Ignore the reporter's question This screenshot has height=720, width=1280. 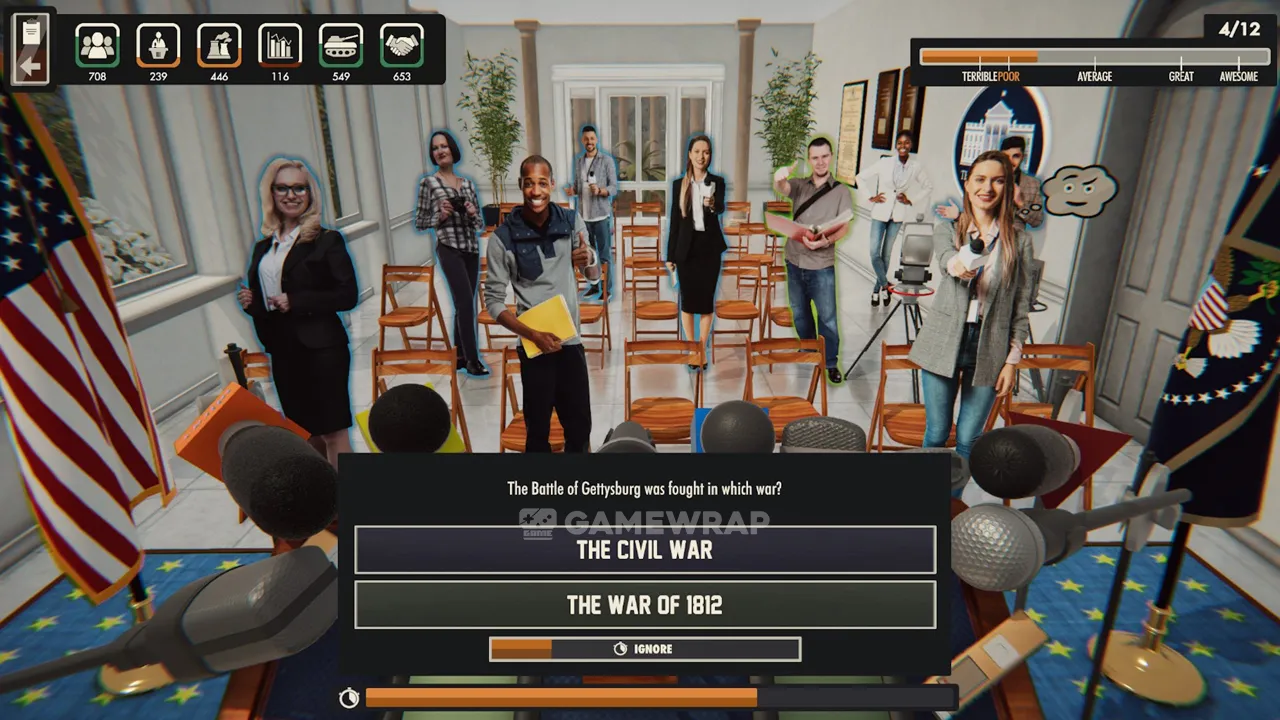pos(645,649)
